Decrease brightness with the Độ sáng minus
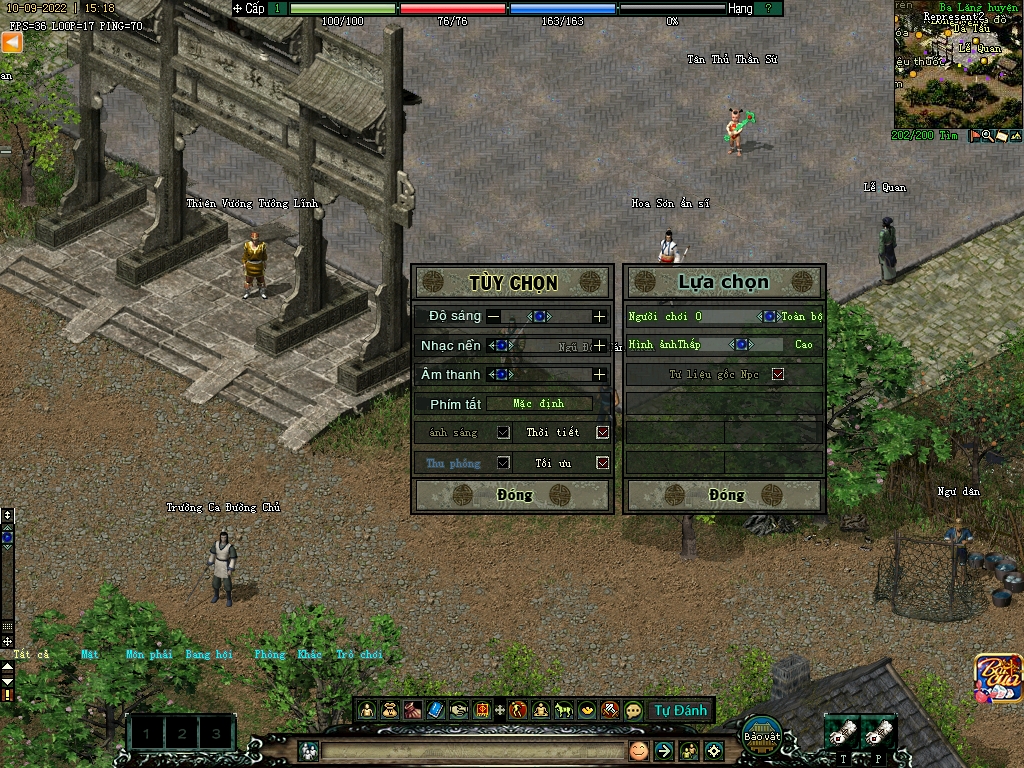The height and width of the screenshot is (768, 1024). click(x=493, y=316)
